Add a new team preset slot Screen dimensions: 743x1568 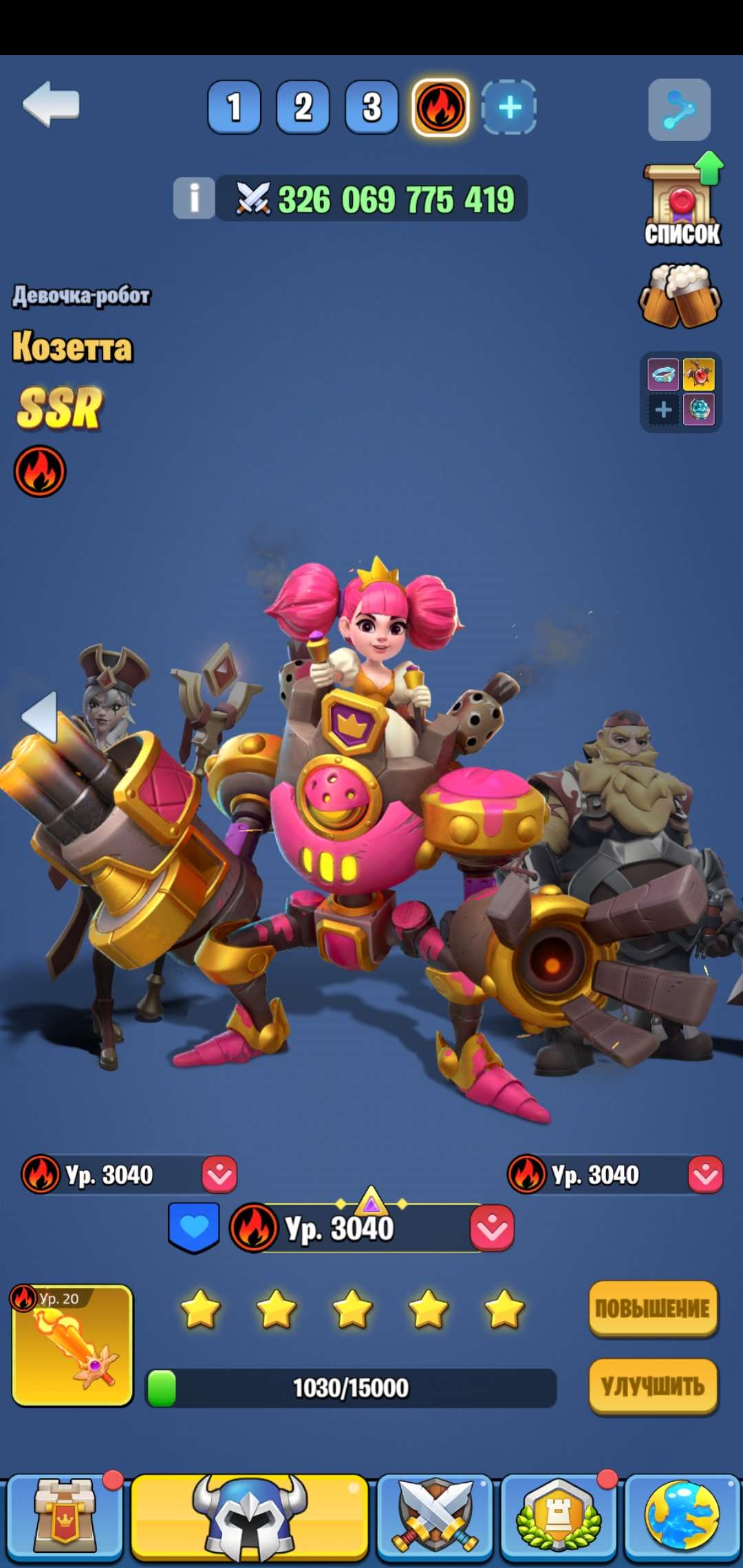(x=509, y=107)
